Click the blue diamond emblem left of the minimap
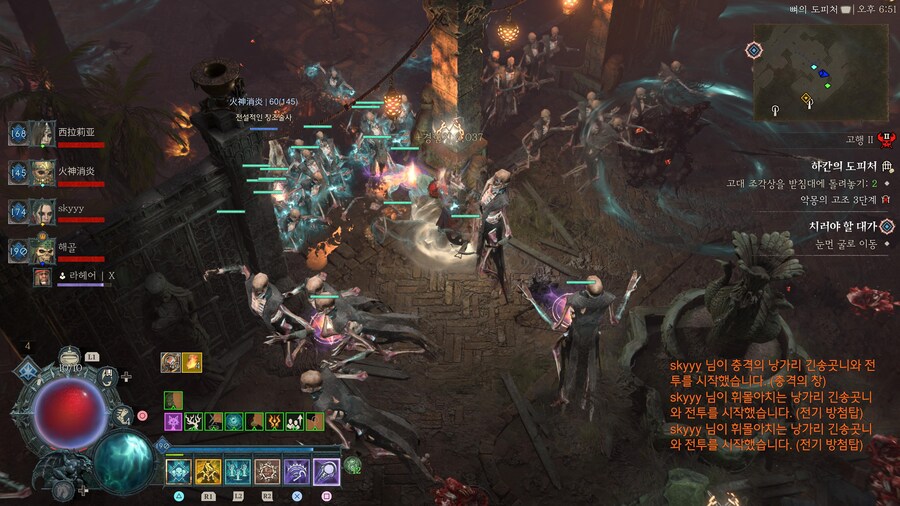 pos(753,49)
